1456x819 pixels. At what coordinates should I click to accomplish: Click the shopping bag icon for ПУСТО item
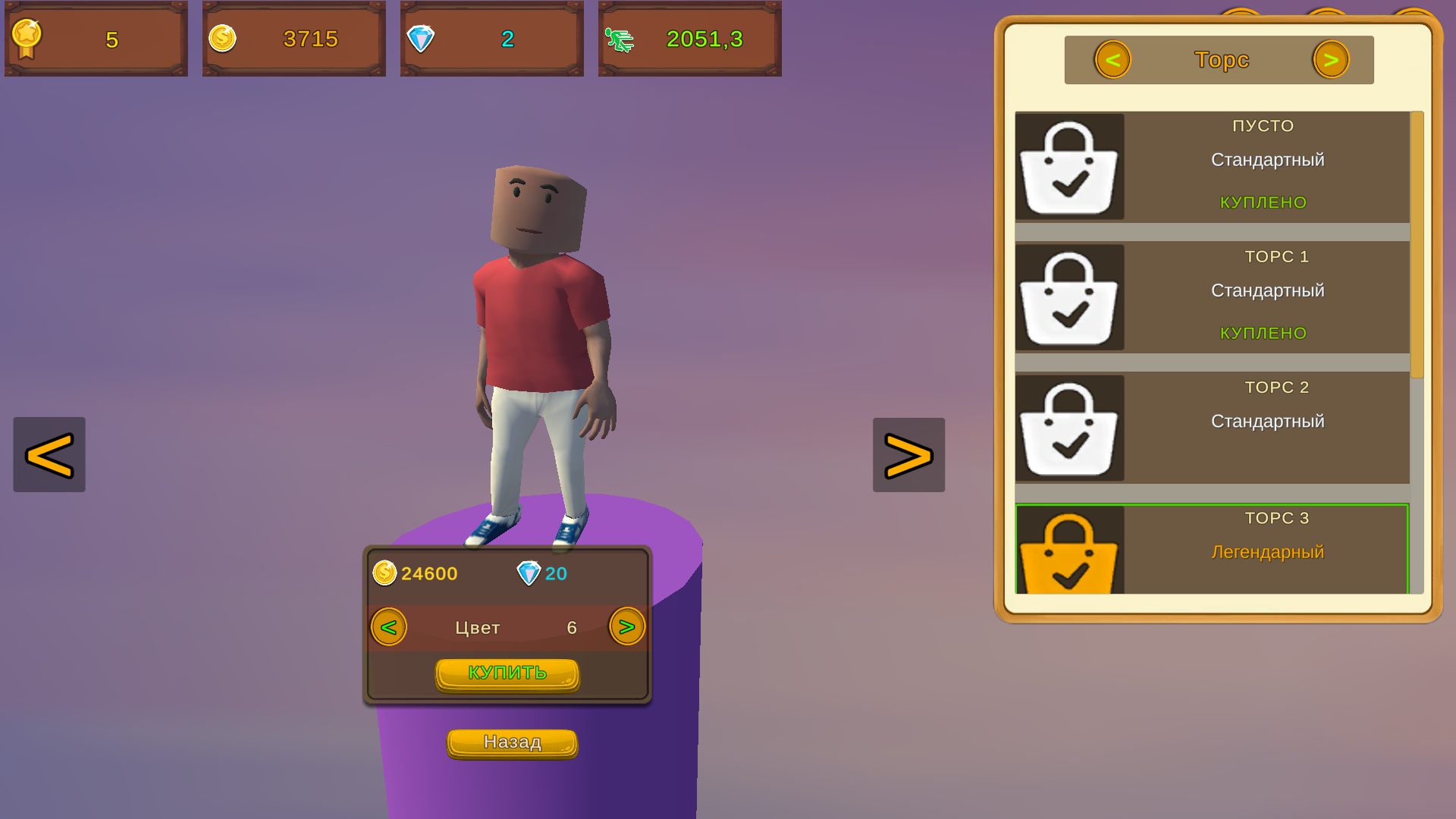[1069, 167]
